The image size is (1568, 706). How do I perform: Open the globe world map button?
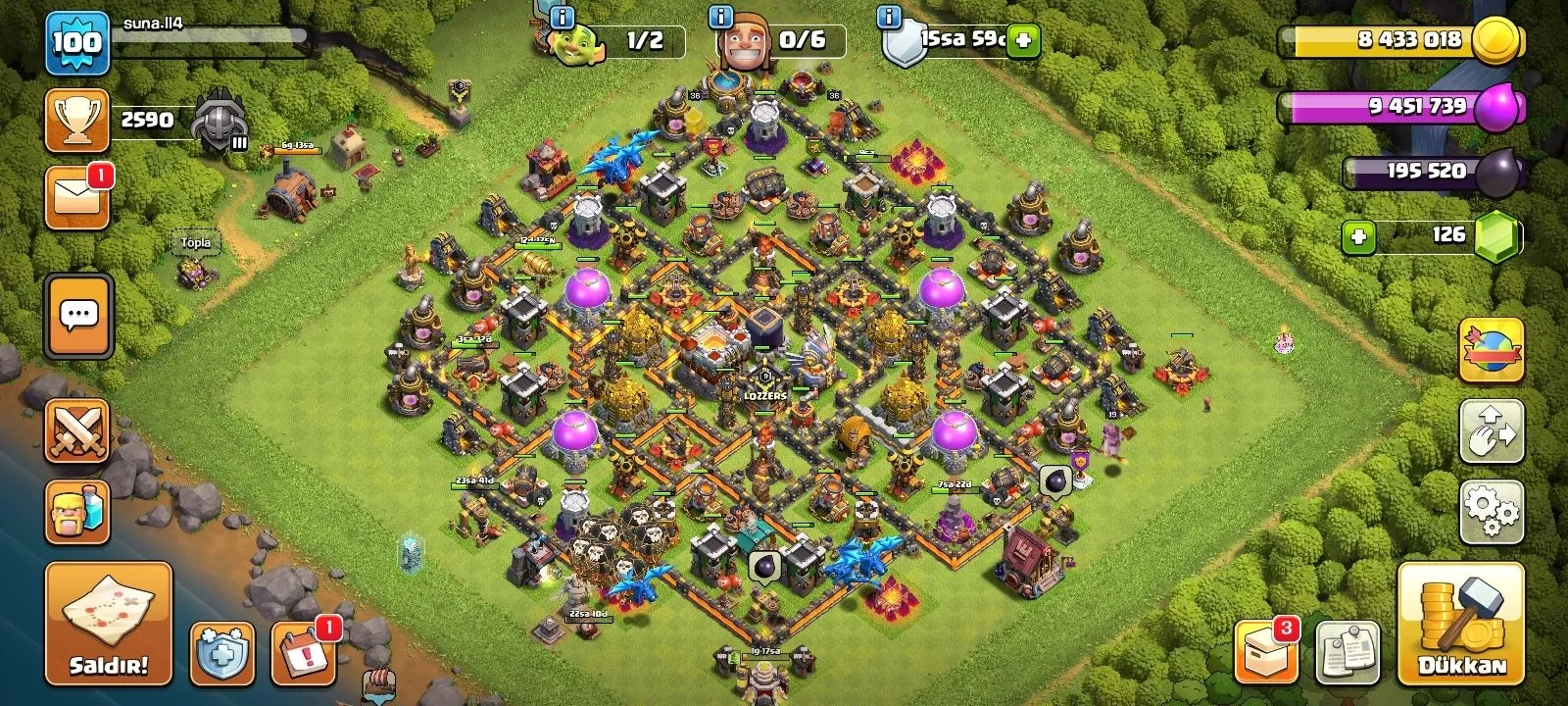click(1491, 350)
